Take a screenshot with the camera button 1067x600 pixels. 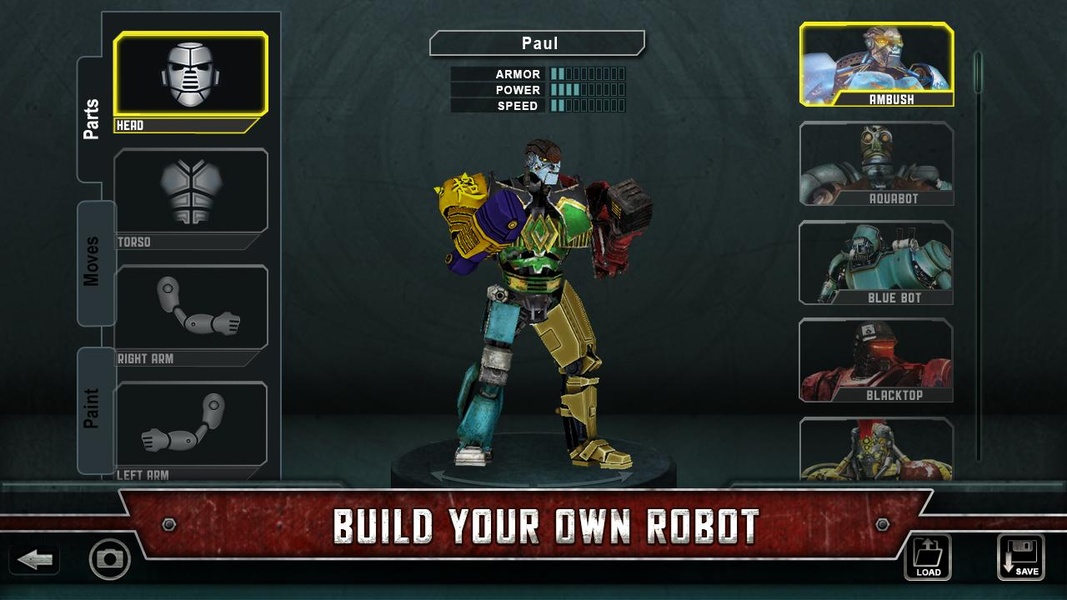coord(110,559)
